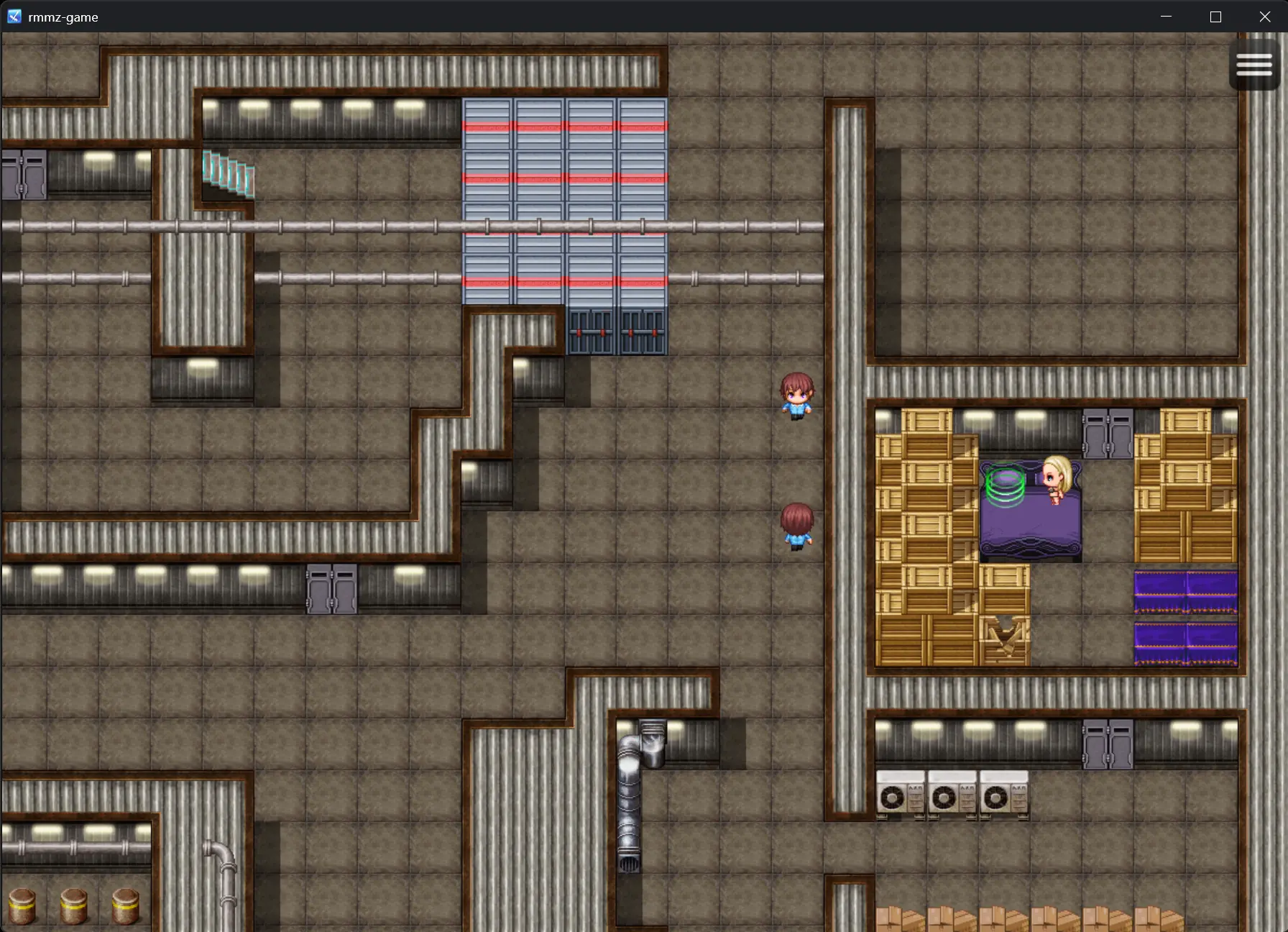1288x932 pixels.
Task: Maximize the game window
Action: (x=1215, y=17)
